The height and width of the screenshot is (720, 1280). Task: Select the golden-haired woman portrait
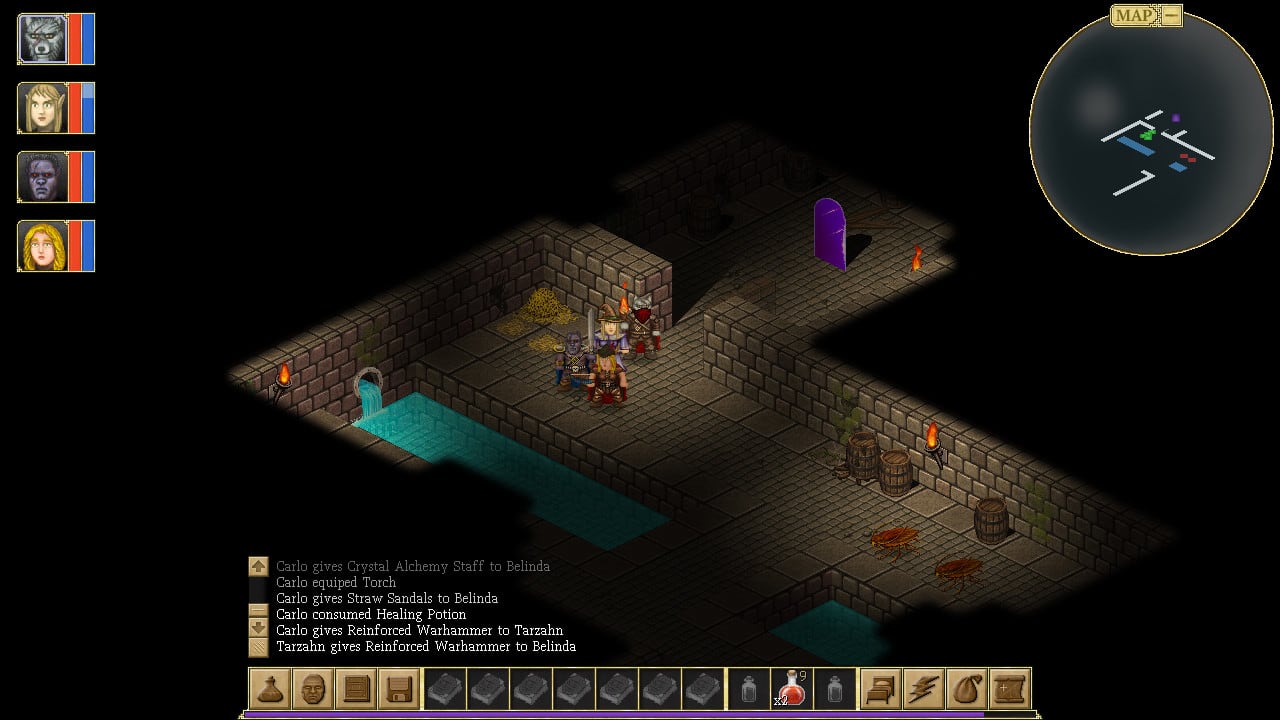coord(43,246)
